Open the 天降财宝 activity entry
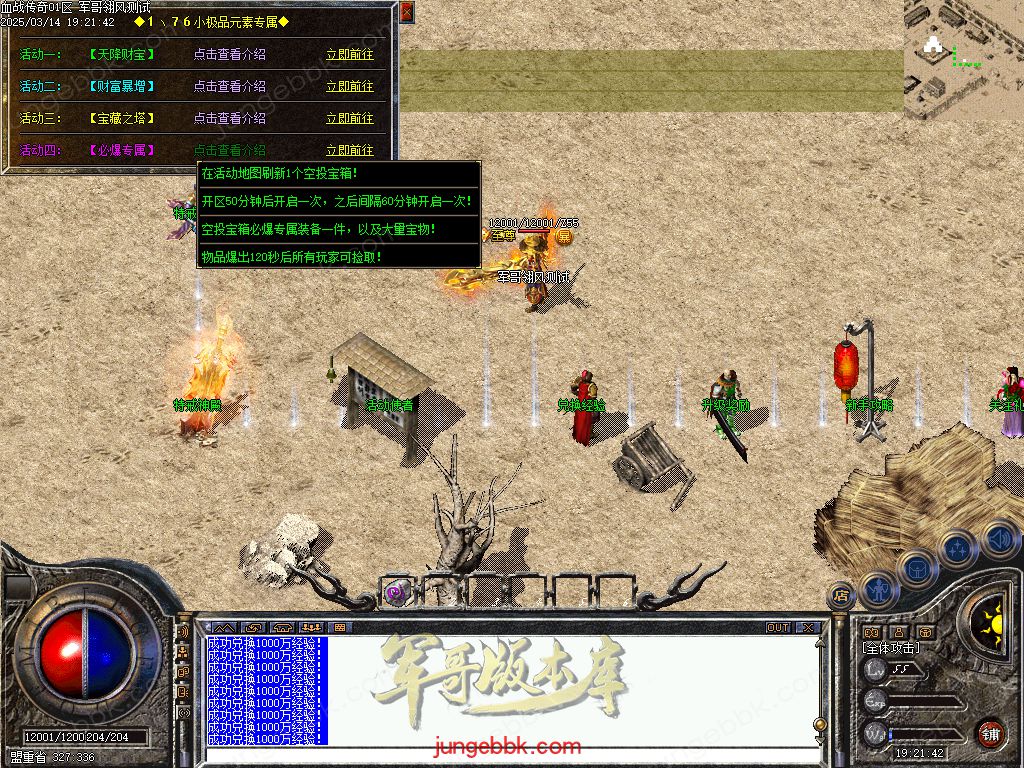Screen dimensions: 1024x768 (121, 55)
